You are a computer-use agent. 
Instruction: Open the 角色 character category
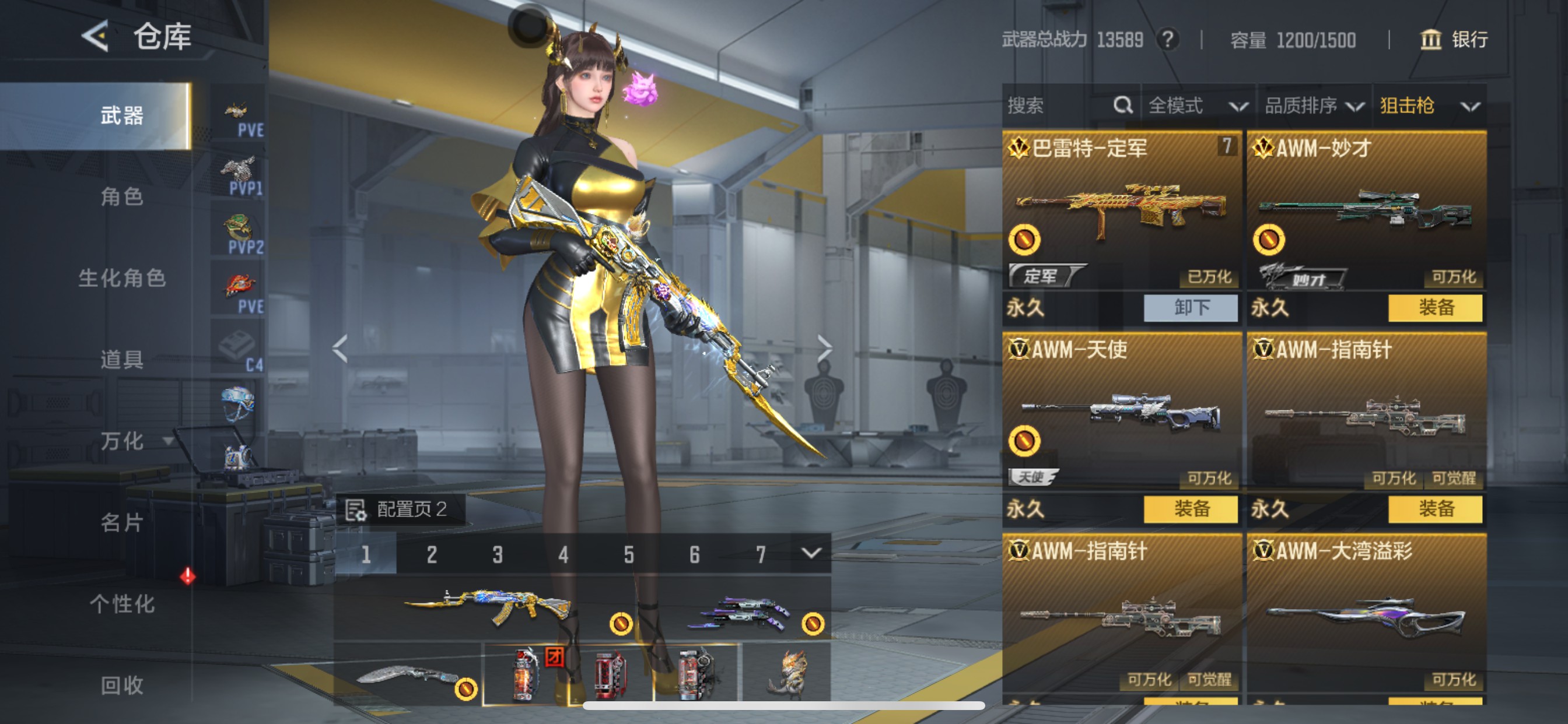tap(122, 196)
